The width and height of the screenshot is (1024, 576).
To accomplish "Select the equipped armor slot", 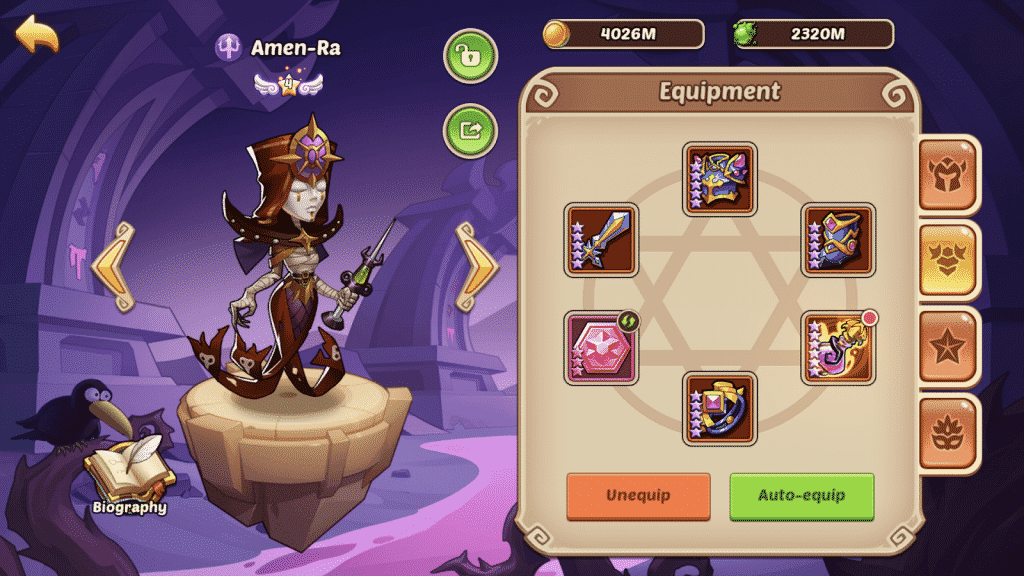I will (720, 179).
